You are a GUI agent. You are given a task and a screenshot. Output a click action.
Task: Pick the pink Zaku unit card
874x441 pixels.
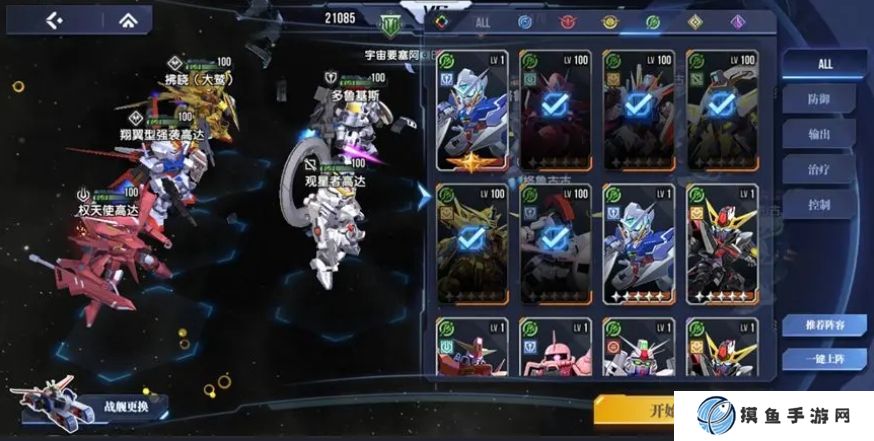coord(555,352)
